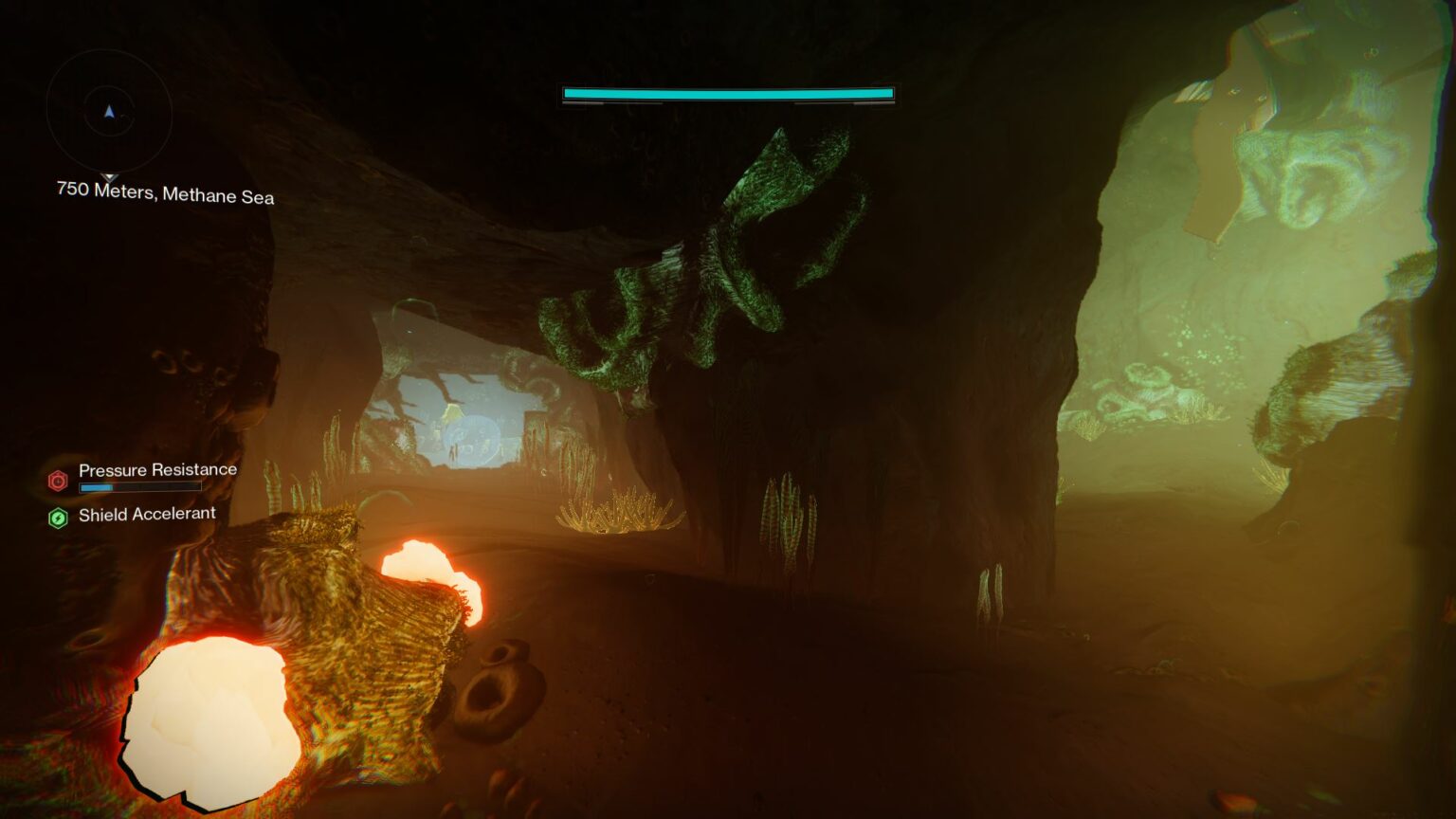Click the Shield Accelerant text label
Screen dimensions: 1456x819
pyautogui.click(x=147, y=515)
